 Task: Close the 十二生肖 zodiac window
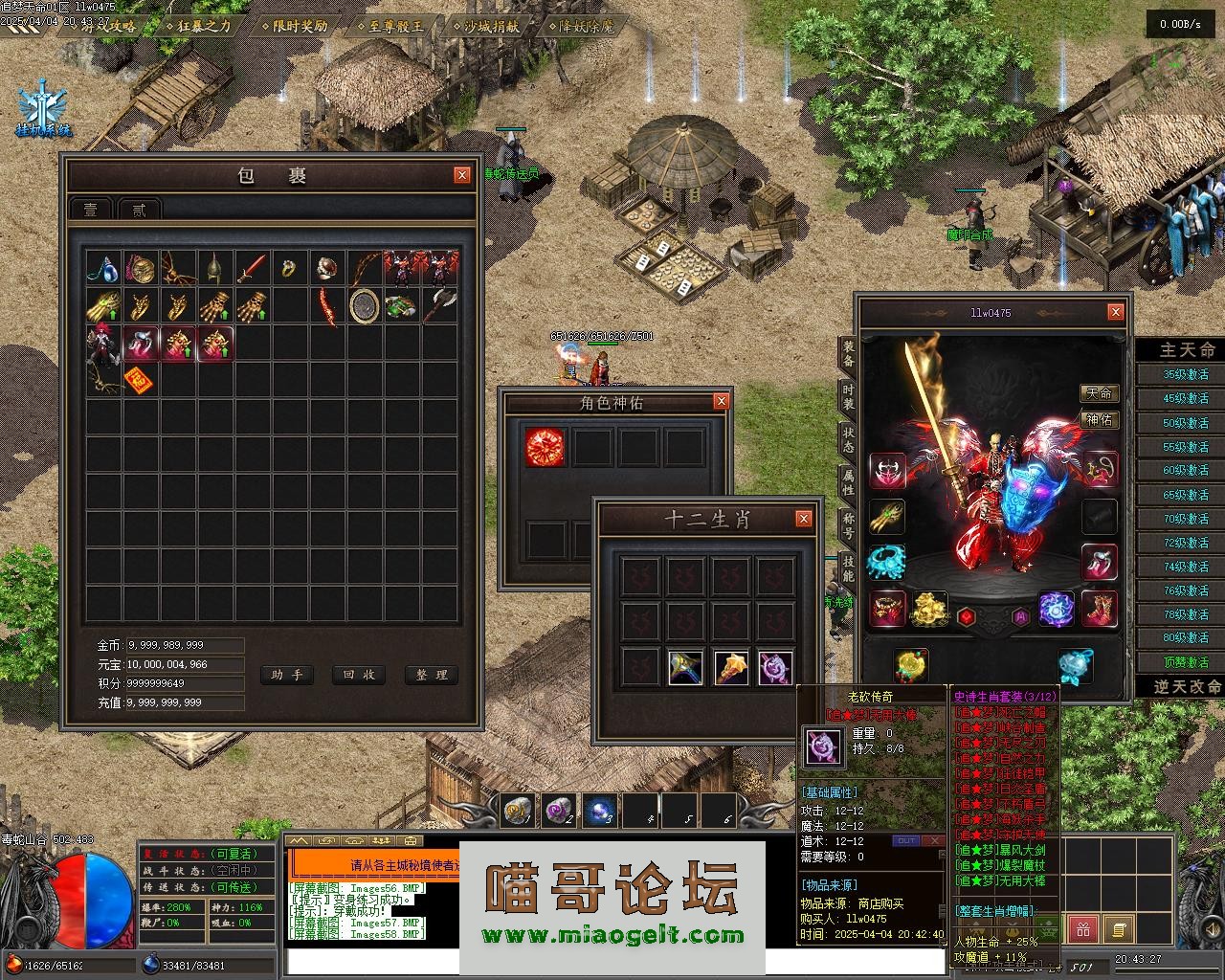(804, 519)
